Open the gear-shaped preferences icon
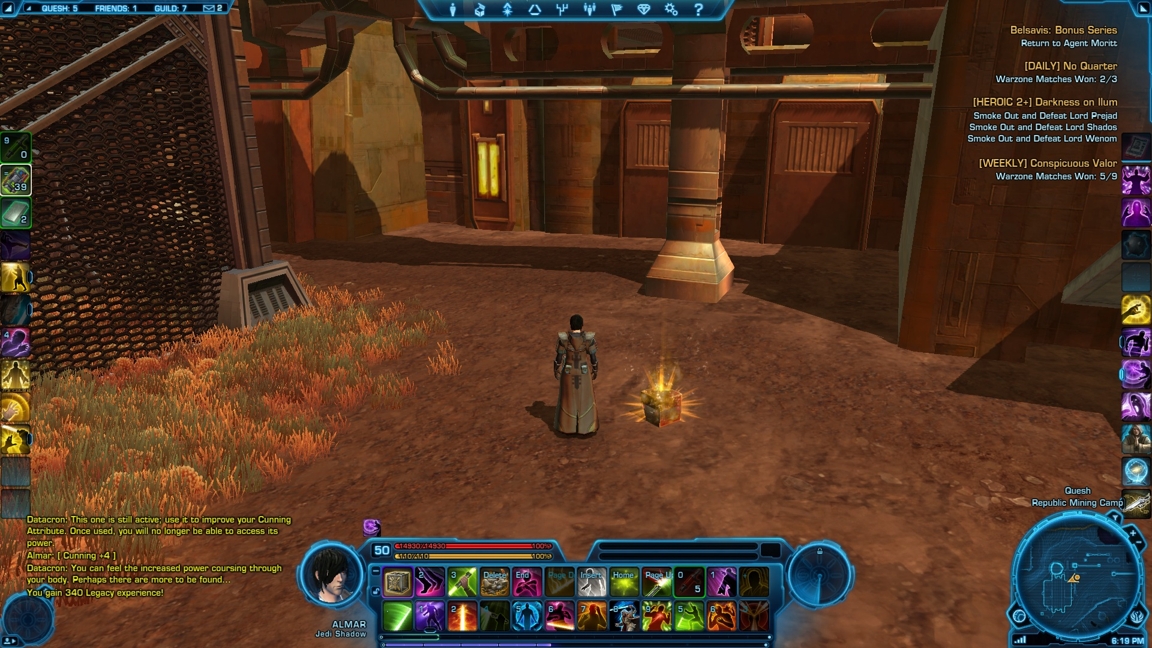The width and height of the screenshot is (1152, 648). click(x=671, y=10)
